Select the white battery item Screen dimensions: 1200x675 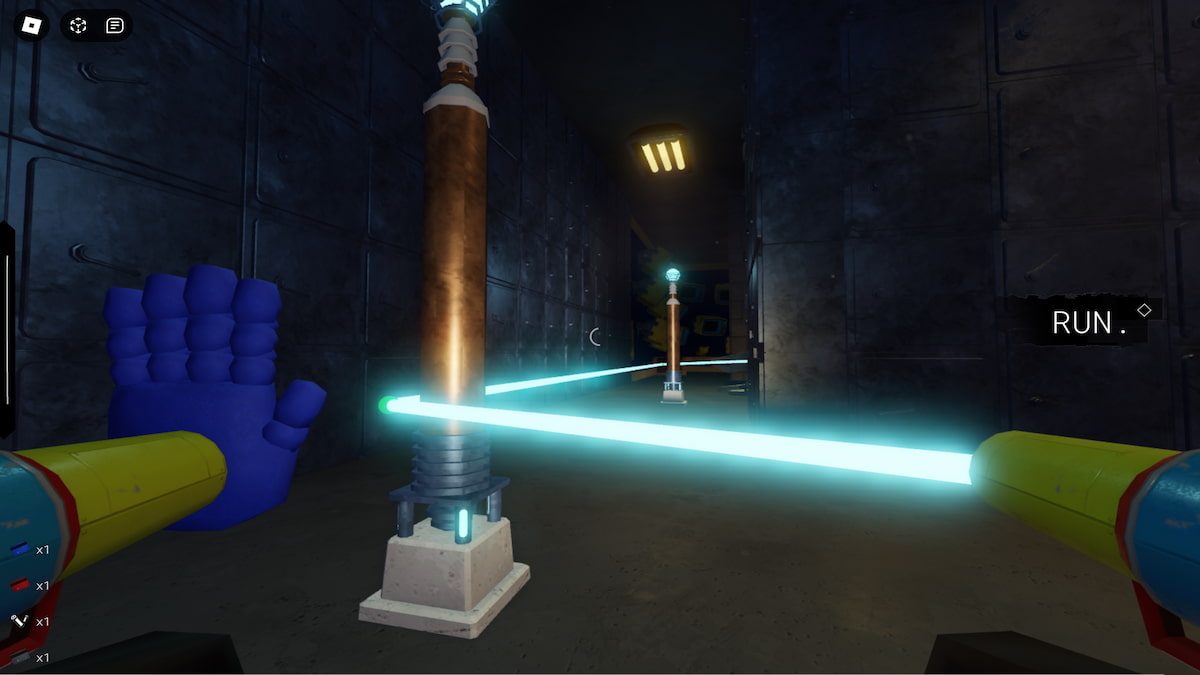tap(20, 621)
